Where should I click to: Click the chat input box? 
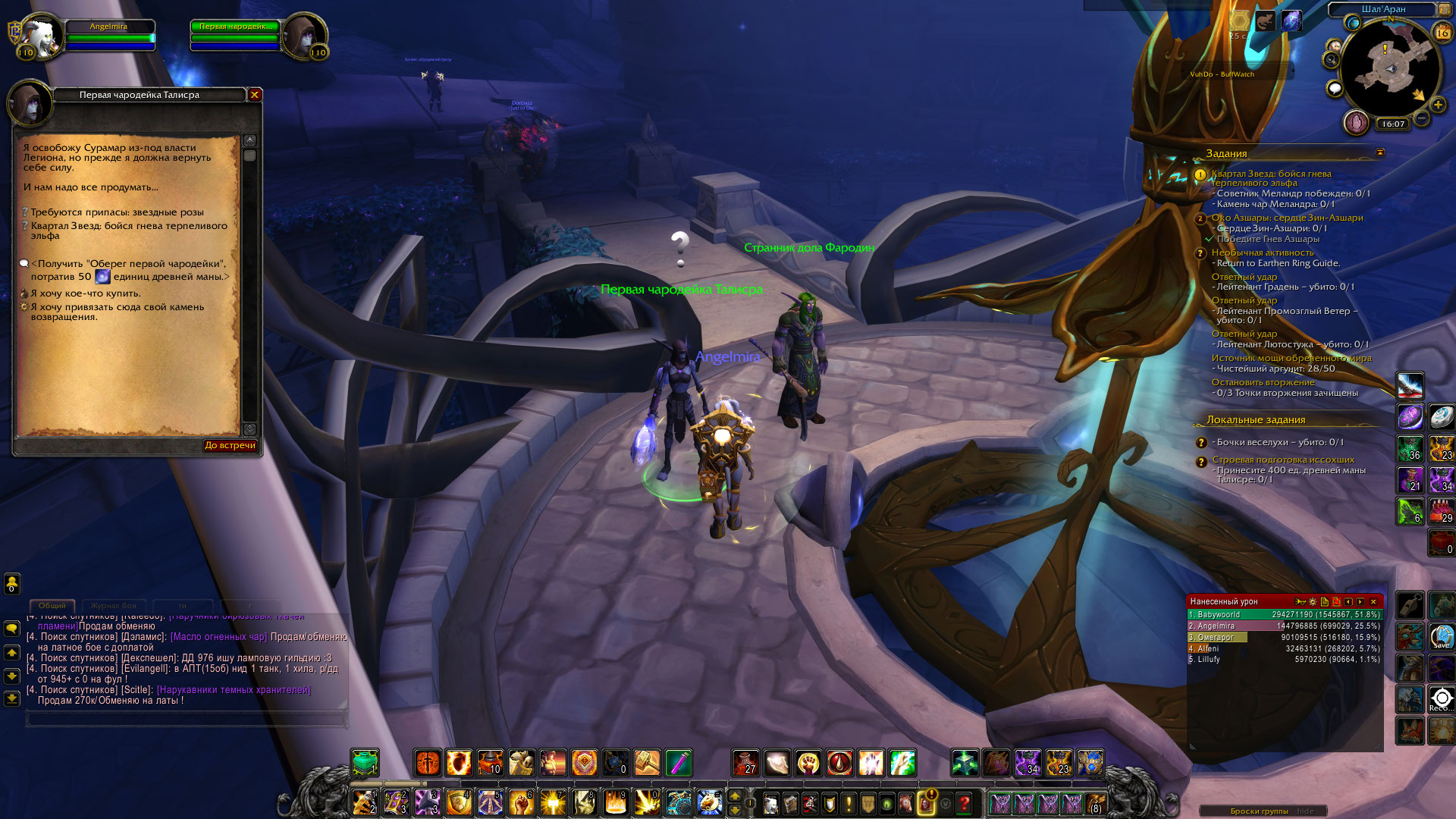186,719
